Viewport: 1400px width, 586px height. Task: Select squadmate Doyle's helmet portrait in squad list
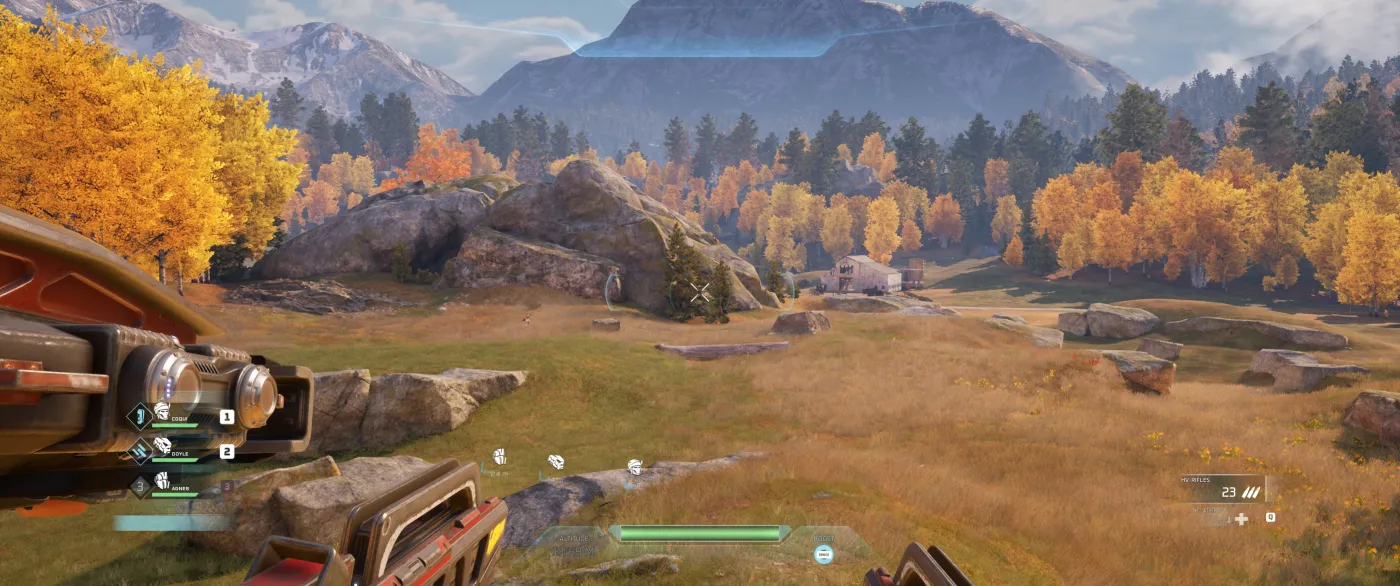pyautogui.click(x=161, y=446)
